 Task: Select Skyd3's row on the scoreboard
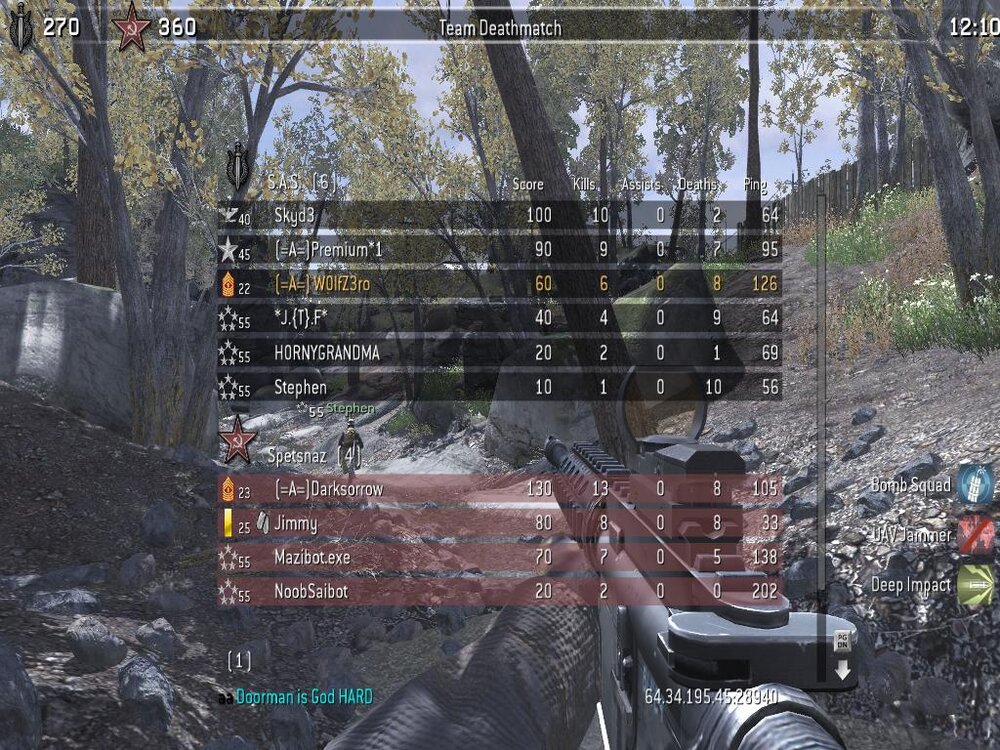pos(500,215)
